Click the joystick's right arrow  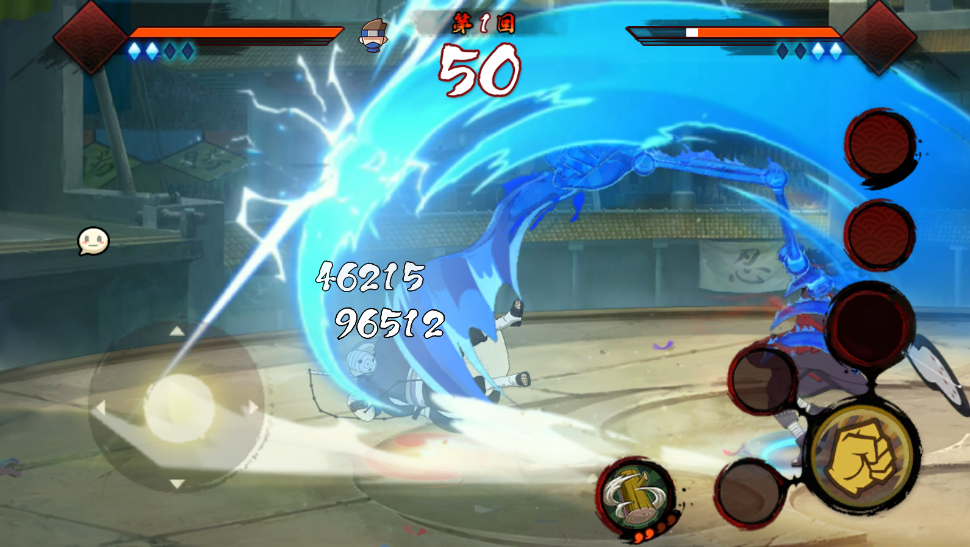[x=253, y=407]
